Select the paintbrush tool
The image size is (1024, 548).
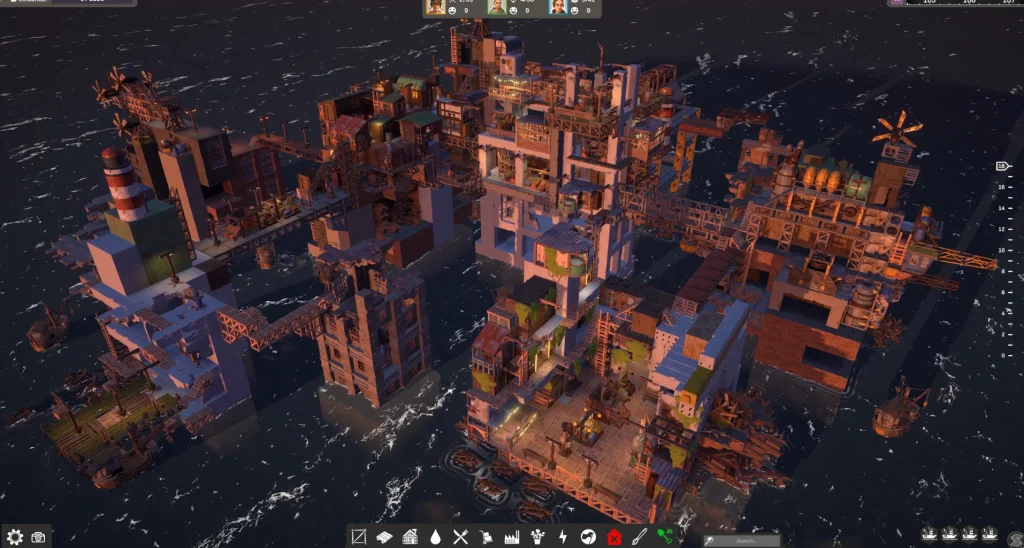click(639, 537)
